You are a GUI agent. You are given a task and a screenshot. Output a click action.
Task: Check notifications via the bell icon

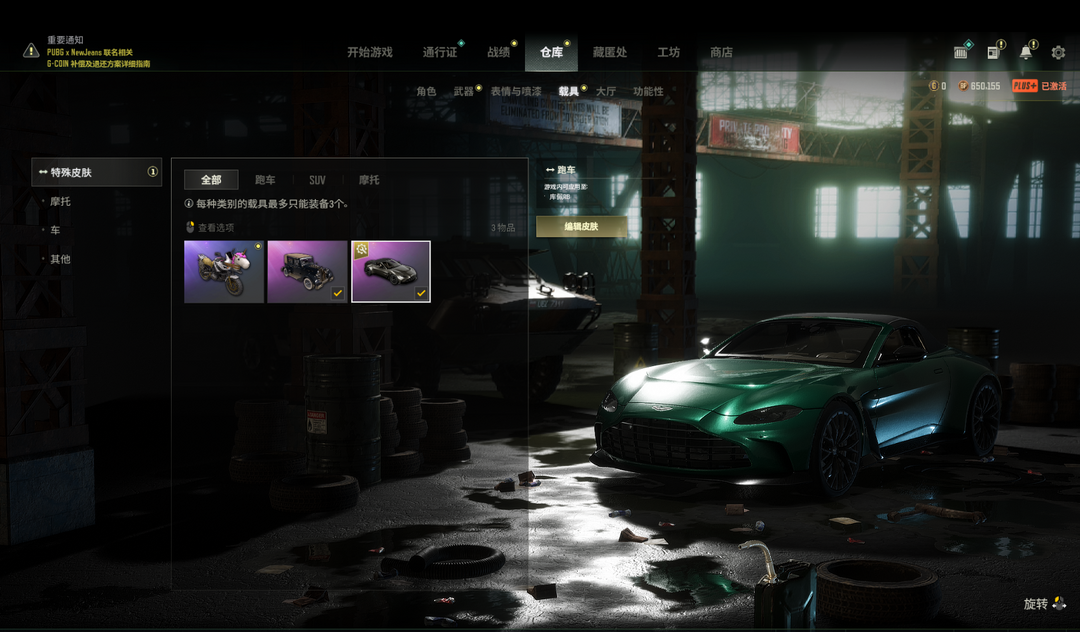click(1025, 52)
